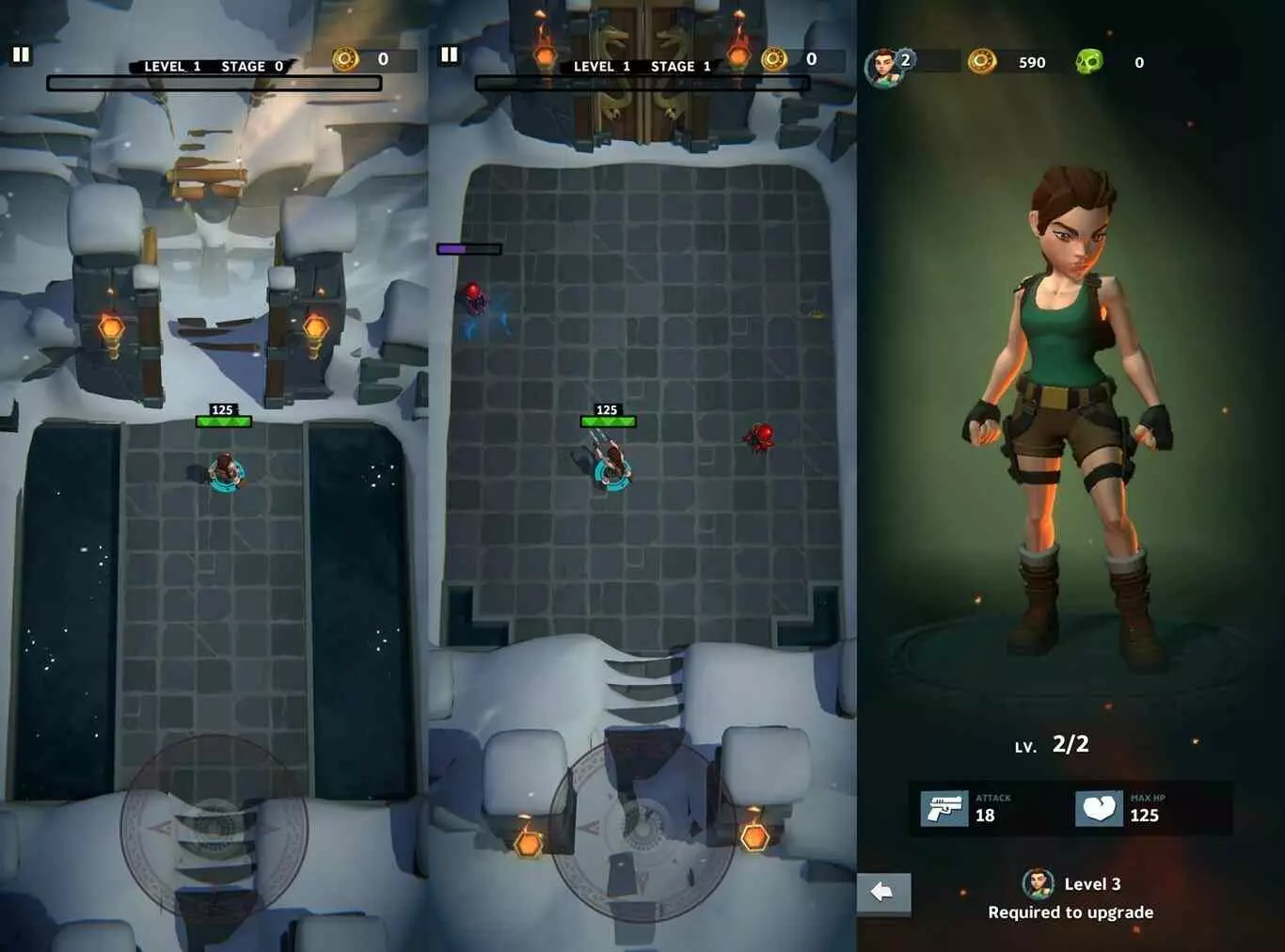Click the Required to upgrade text
This screenshot has width=1285, height=952.
click(1071, 912)
